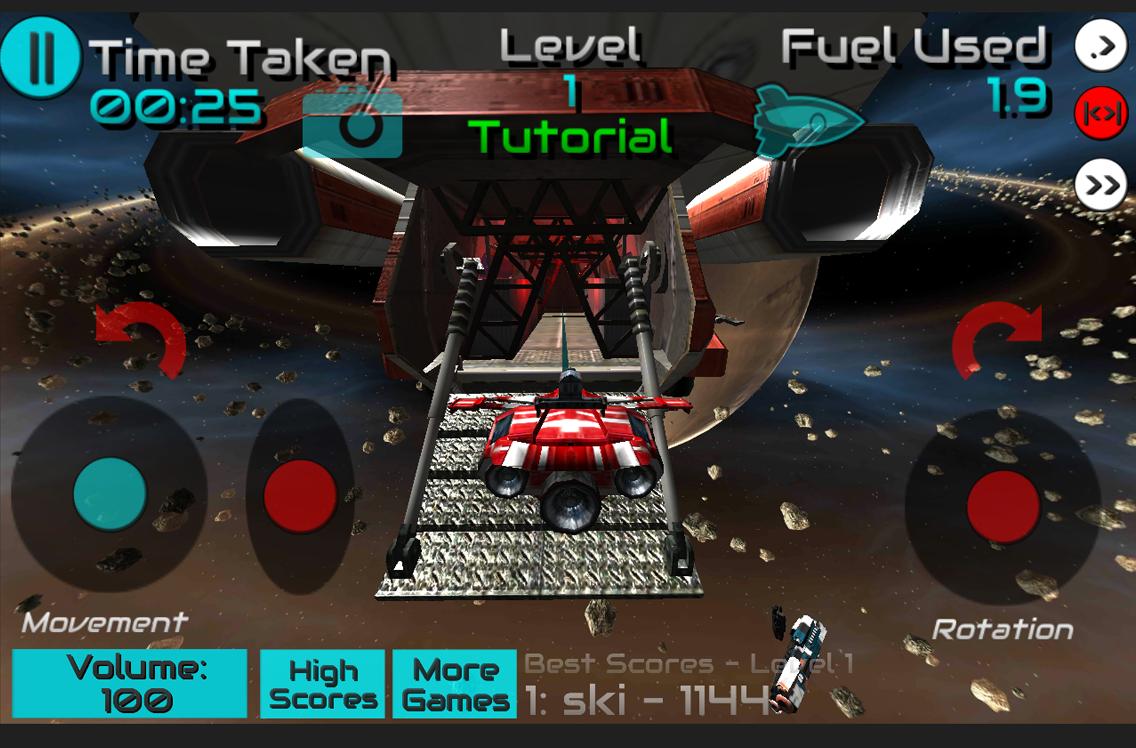Rotate left with the red counterclockwise arrow

(141, 341)
